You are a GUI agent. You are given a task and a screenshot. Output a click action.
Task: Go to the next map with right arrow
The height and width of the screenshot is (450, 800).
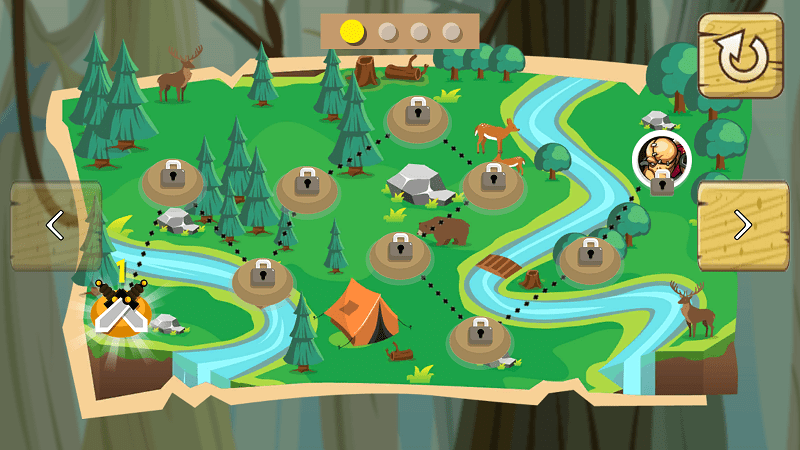(x=742, y=225)
